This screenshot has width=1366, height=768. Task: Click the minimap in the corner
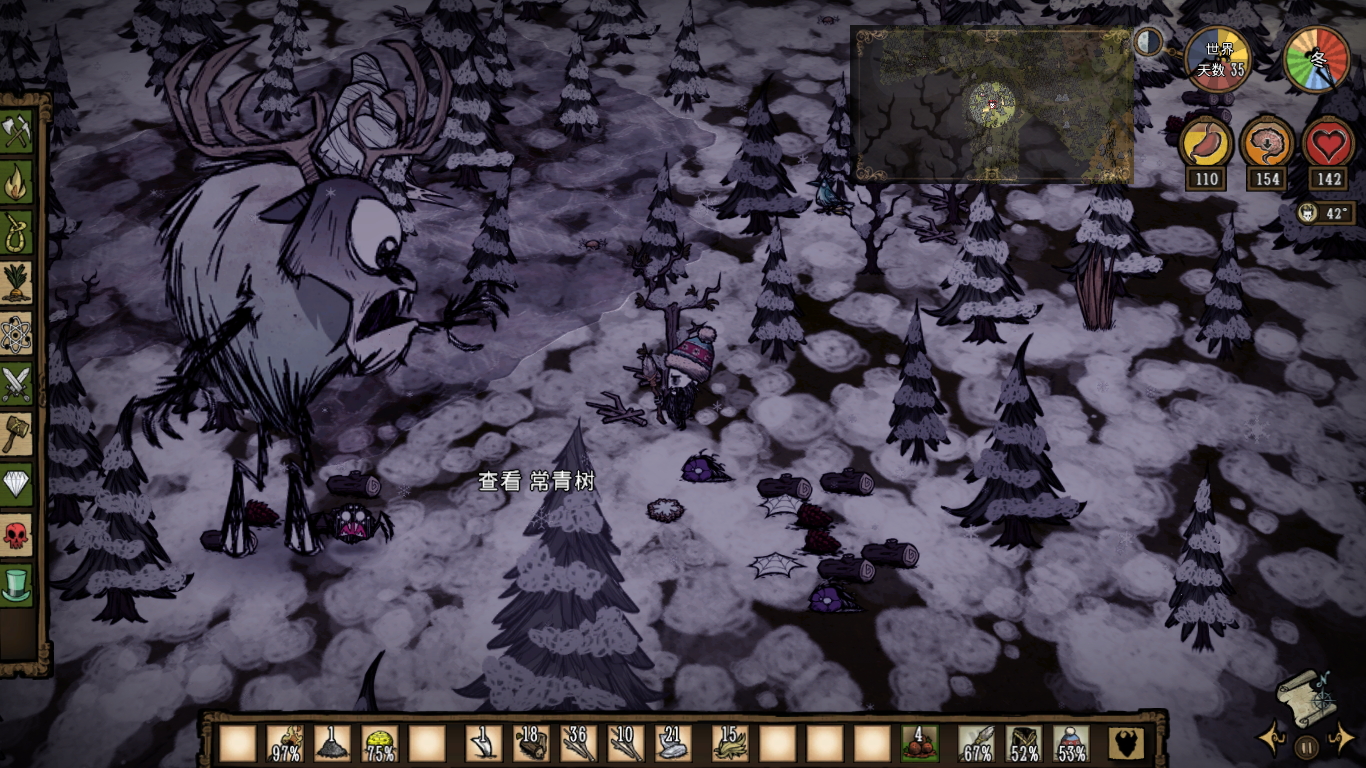coord(991,105)
